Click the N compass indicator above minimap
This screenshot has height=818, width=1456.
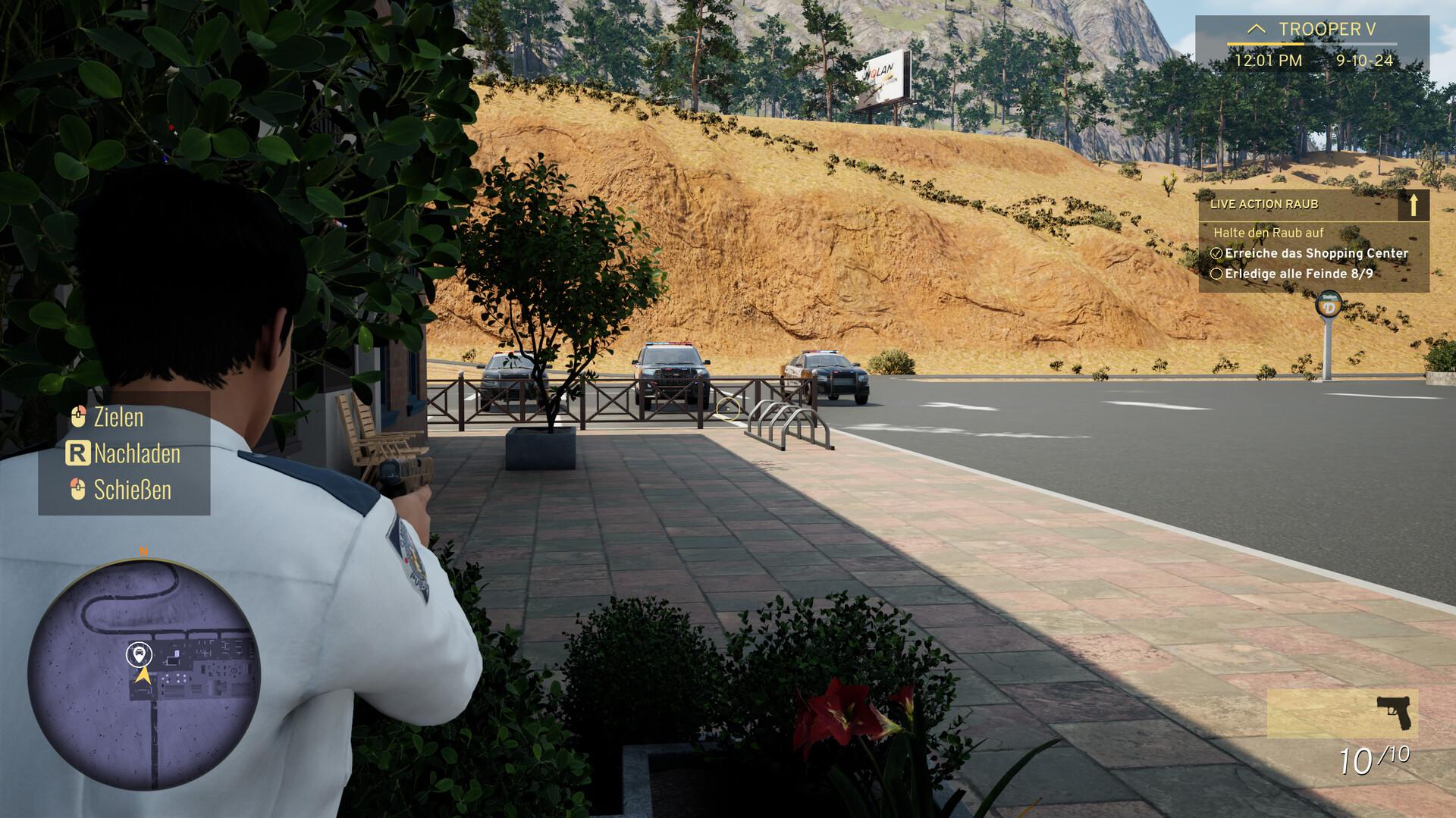click(x=143, y=552)
